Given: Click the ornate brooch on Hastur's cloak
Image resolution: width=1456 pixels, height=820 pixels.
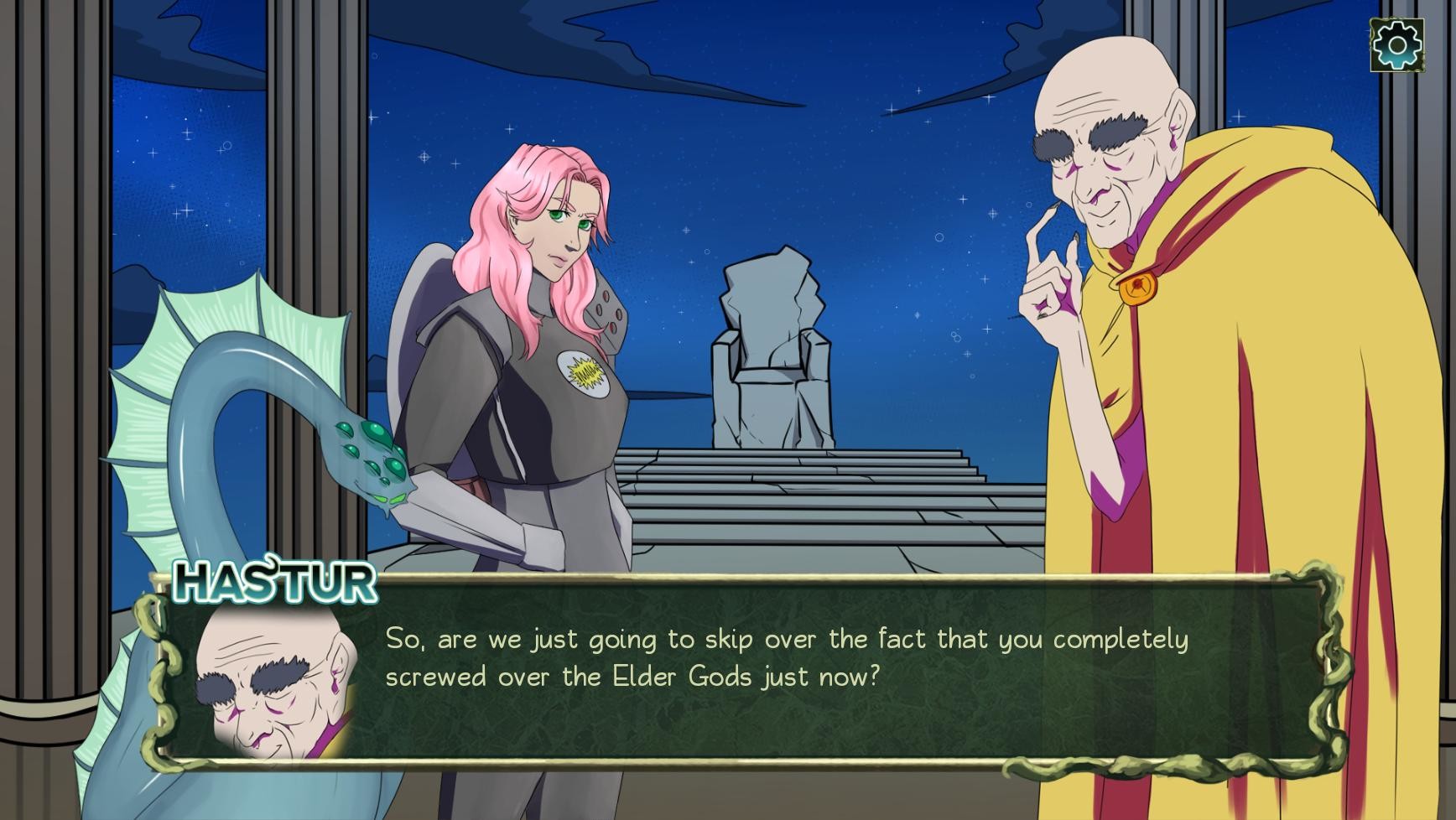Looking at the screenshot, I should 1139,291.
